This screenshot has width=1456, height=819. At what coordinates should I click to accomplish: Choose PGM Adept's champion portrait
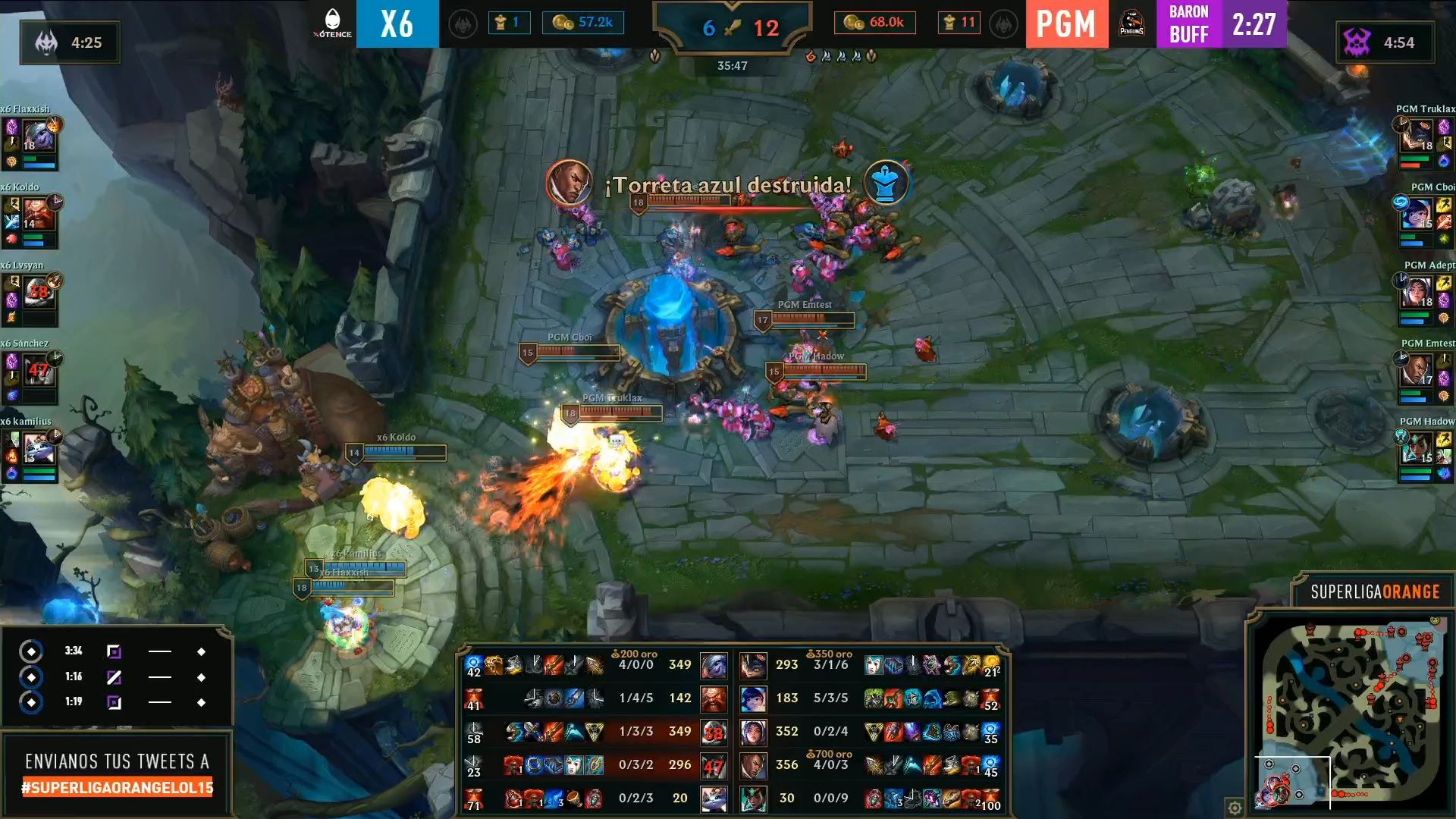(1417, 293)
